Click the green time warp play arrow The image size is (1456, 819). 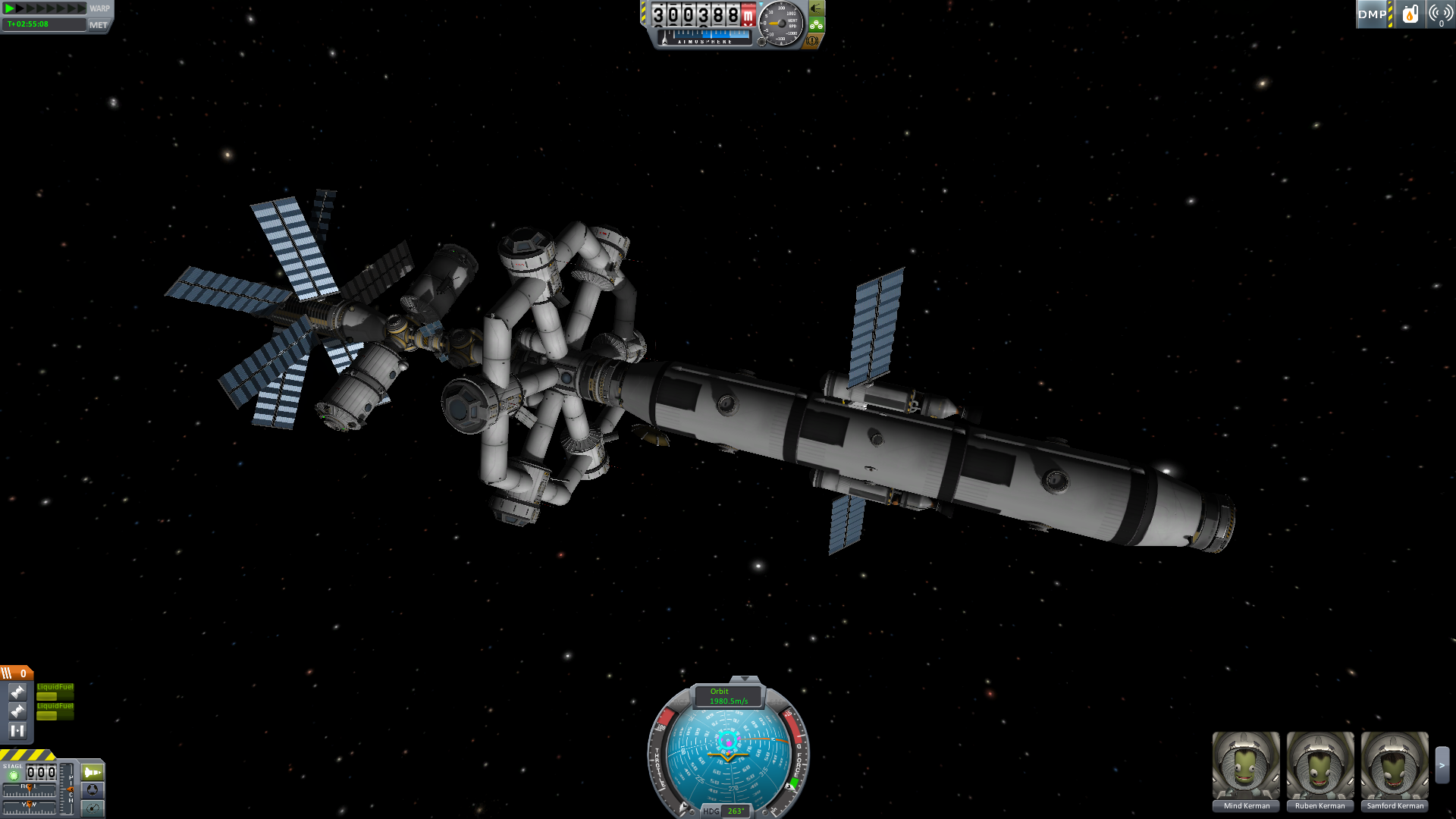click(10, 8)
